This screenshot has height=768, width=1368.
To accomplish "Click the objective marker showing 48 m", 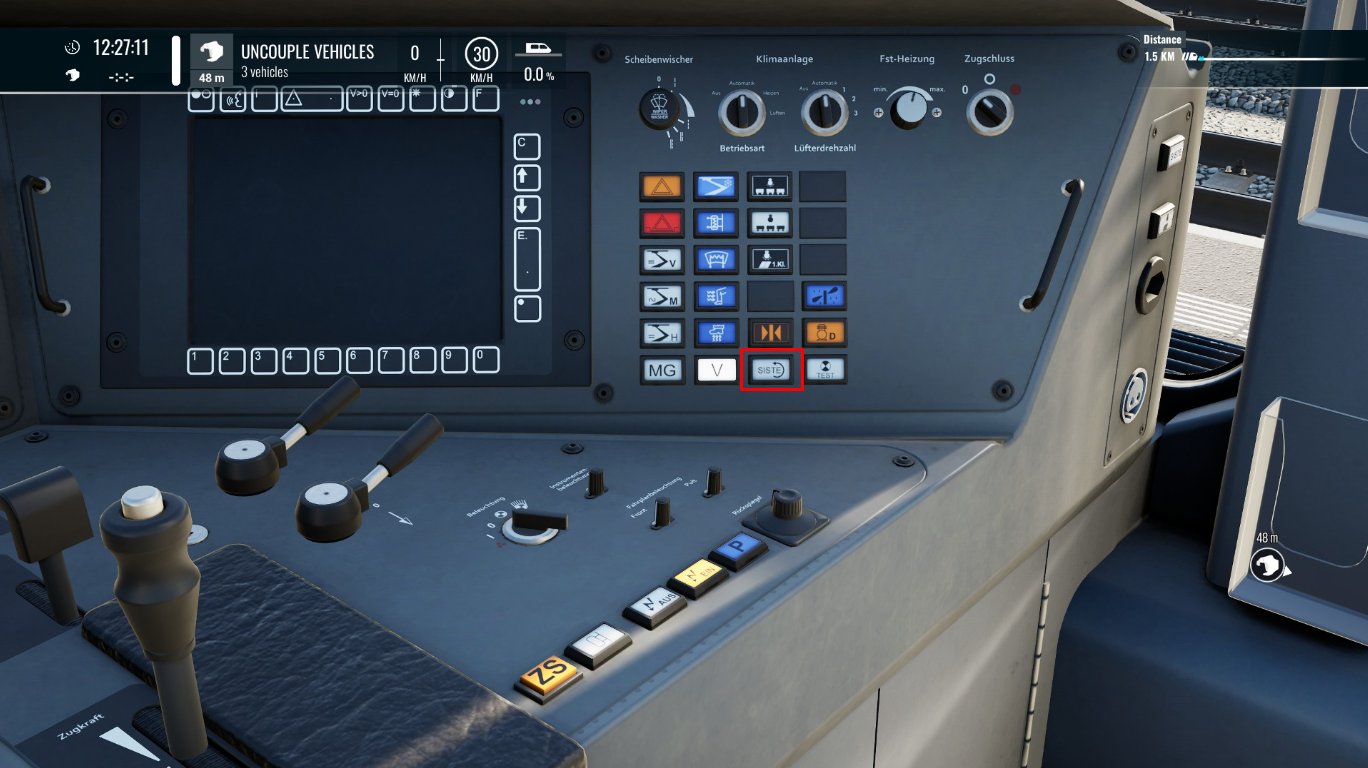I will click(x=1267, y=566).
